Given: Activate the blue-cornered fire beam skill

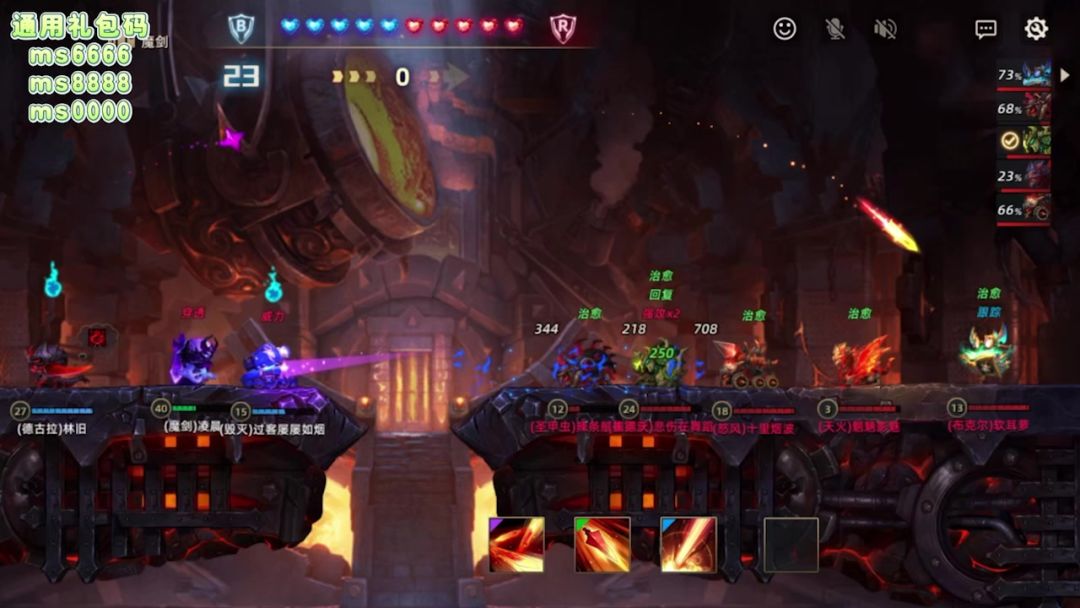Looking at the screenshot, I should point(689,545).
